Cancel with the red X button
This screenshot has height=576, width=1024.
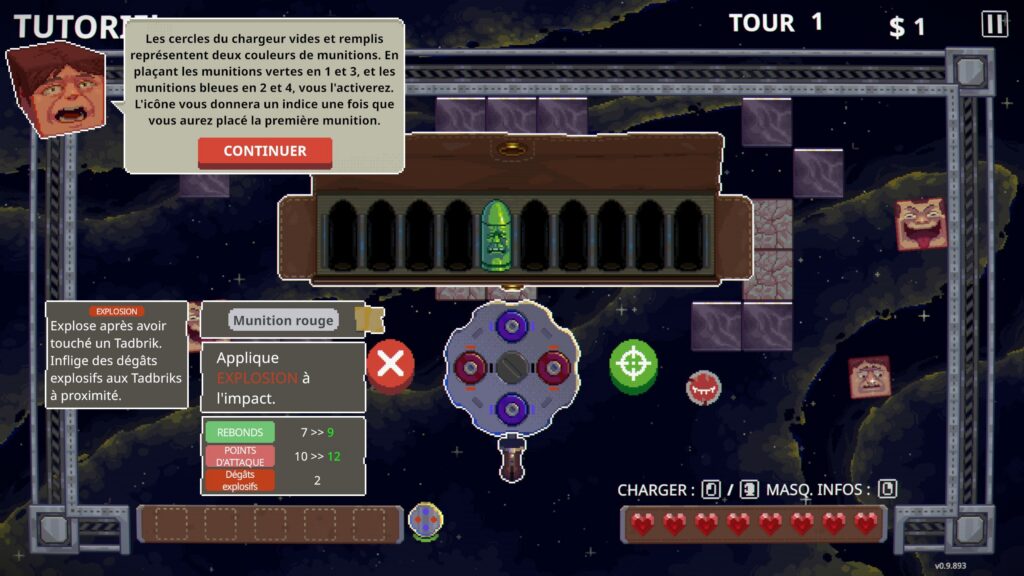coord(390,364)
